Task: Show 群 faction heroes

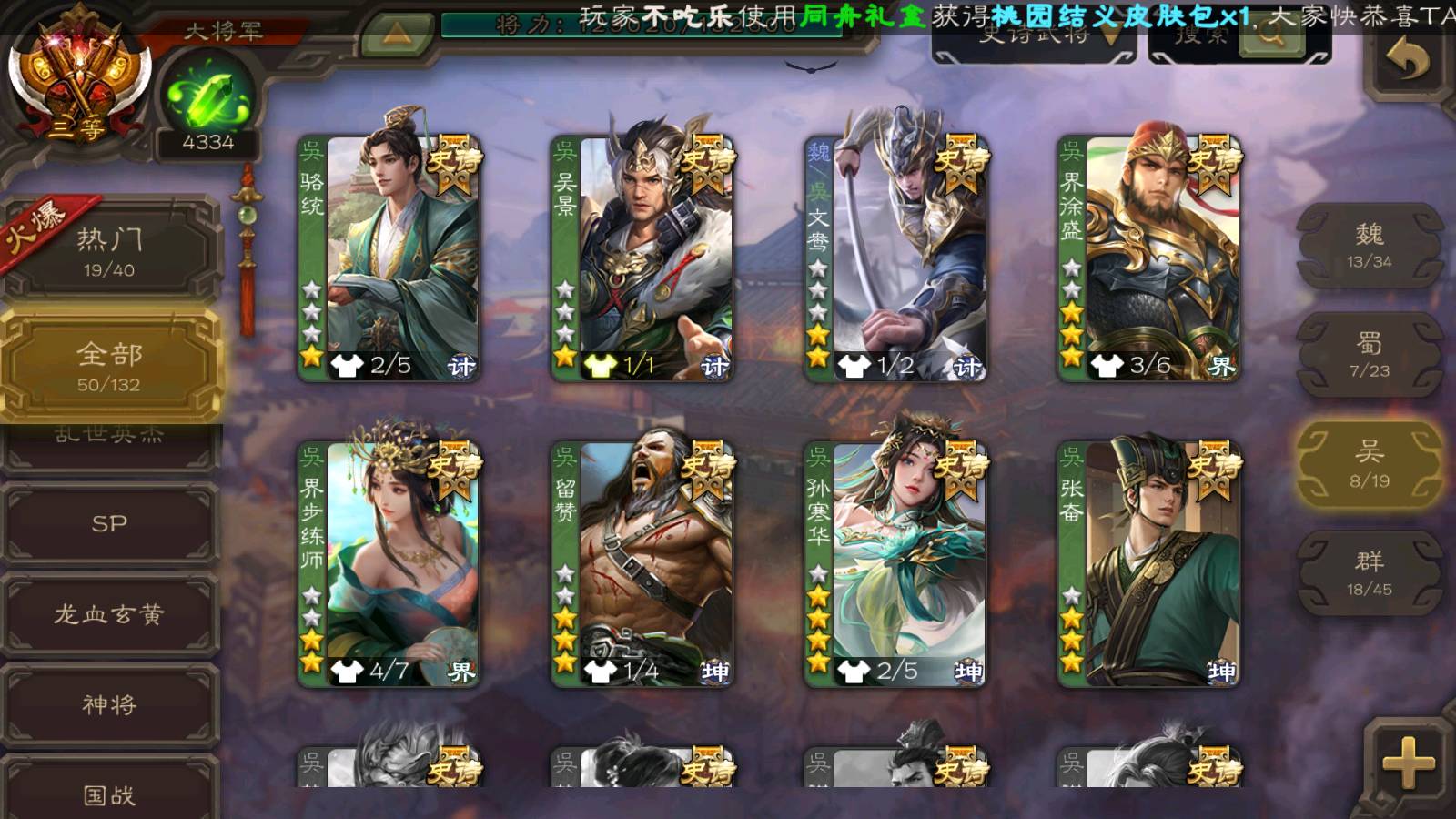Action: pyautogui.click(x=1370, y=573)
